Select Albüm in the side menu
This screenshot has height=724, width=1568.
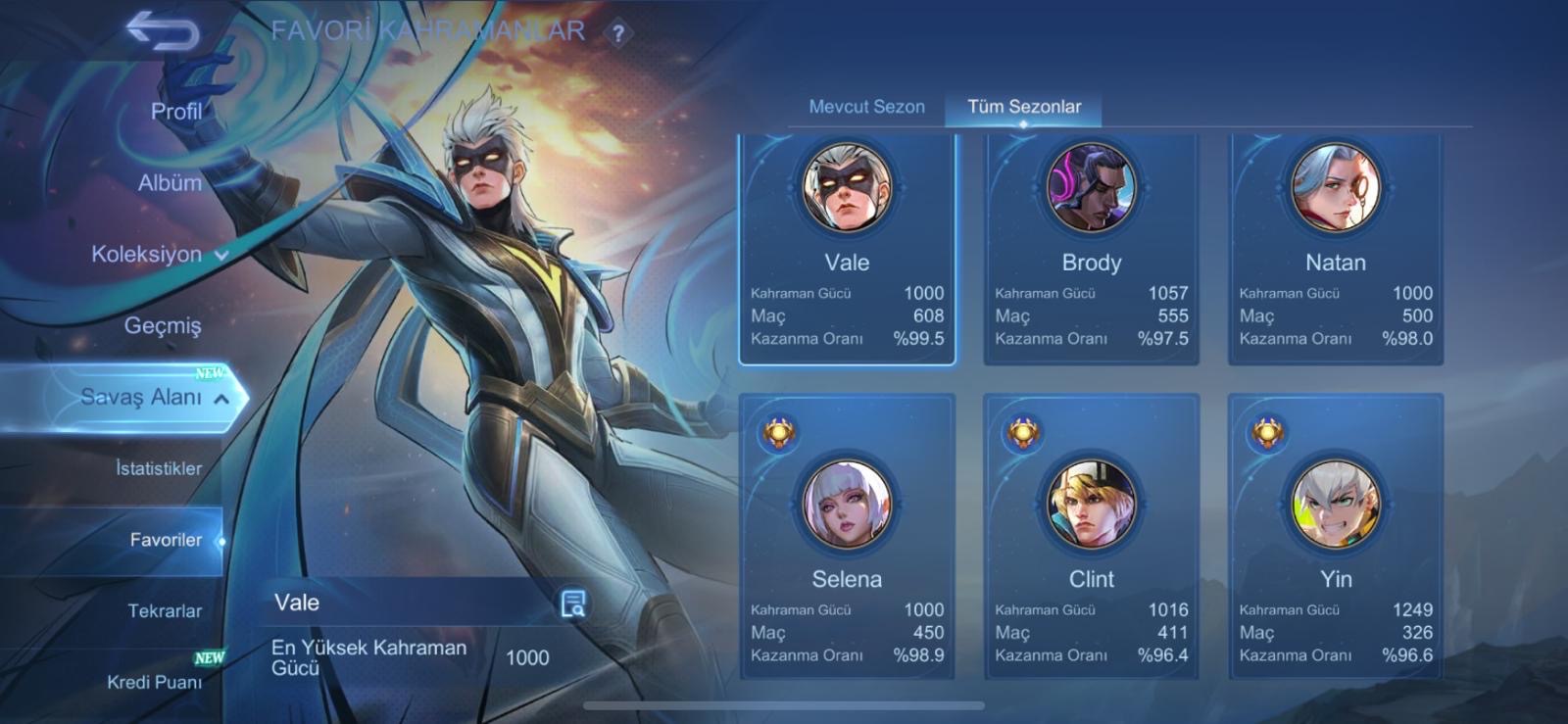(x=170, y=183)
